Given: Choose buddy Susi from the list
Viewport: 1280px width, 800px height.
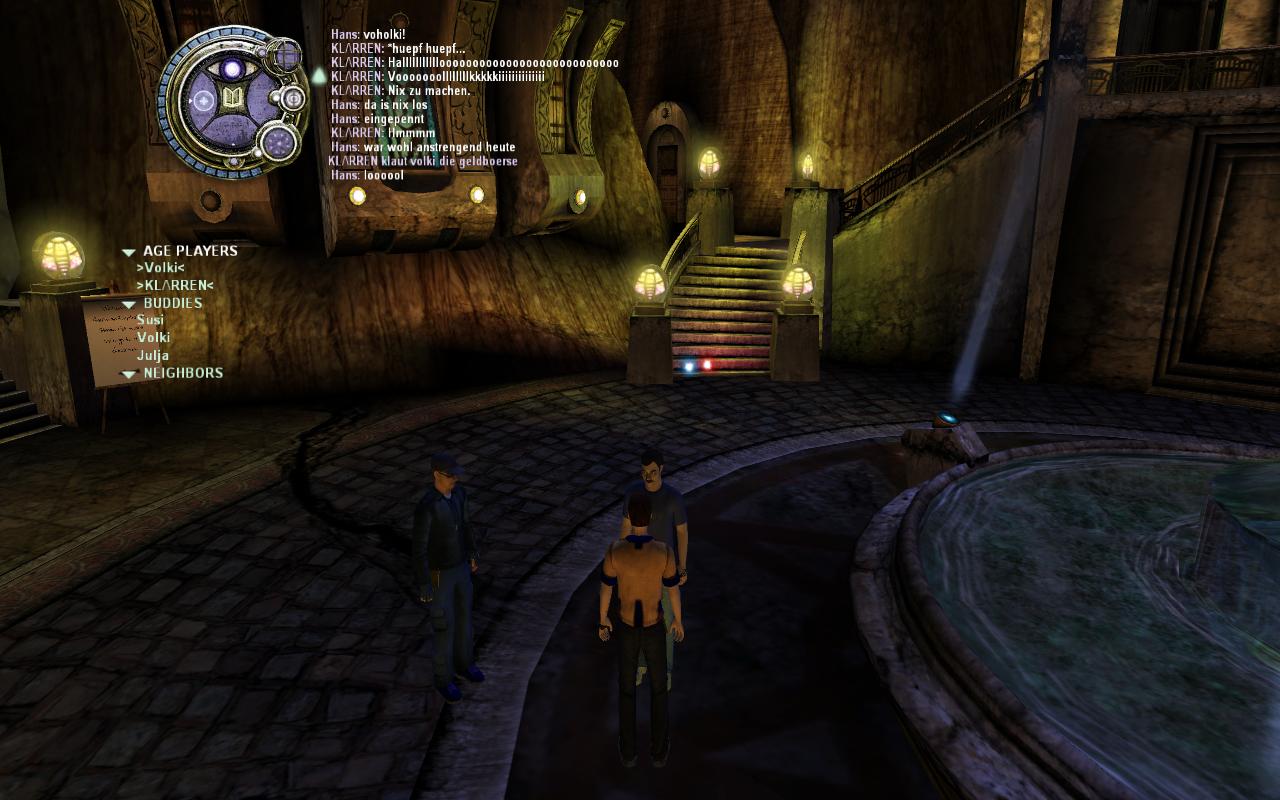Looking at the screenshot, I should [x=150, y=320].
